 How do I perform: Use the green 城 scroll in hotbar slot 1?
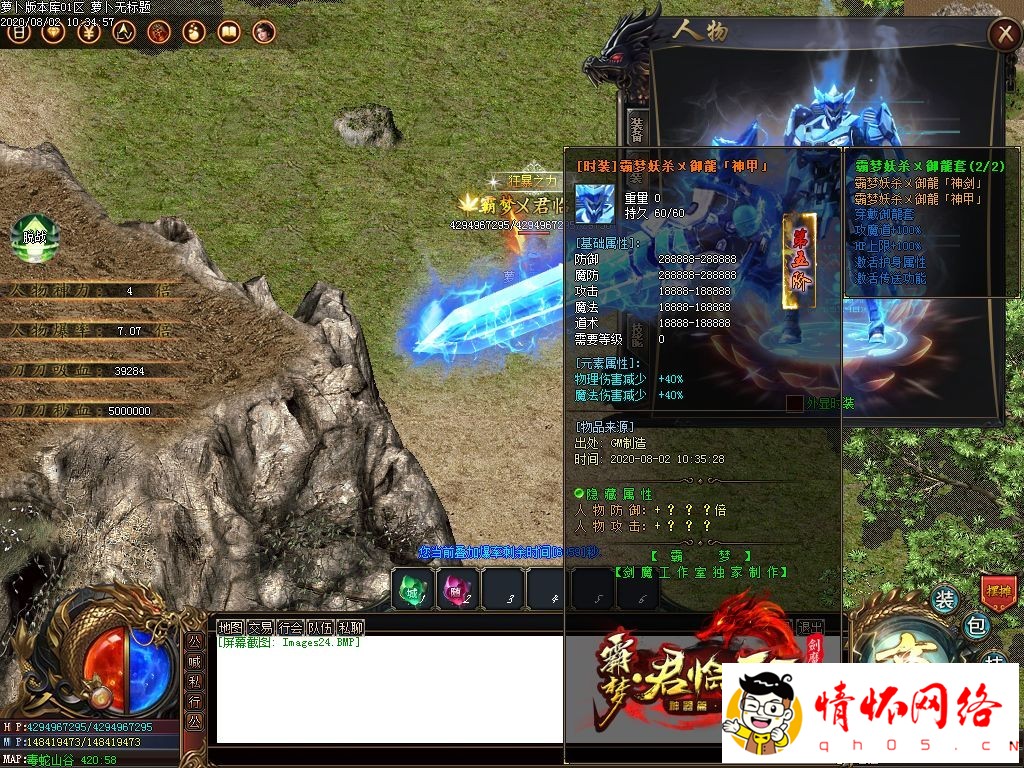coord(412,589)
